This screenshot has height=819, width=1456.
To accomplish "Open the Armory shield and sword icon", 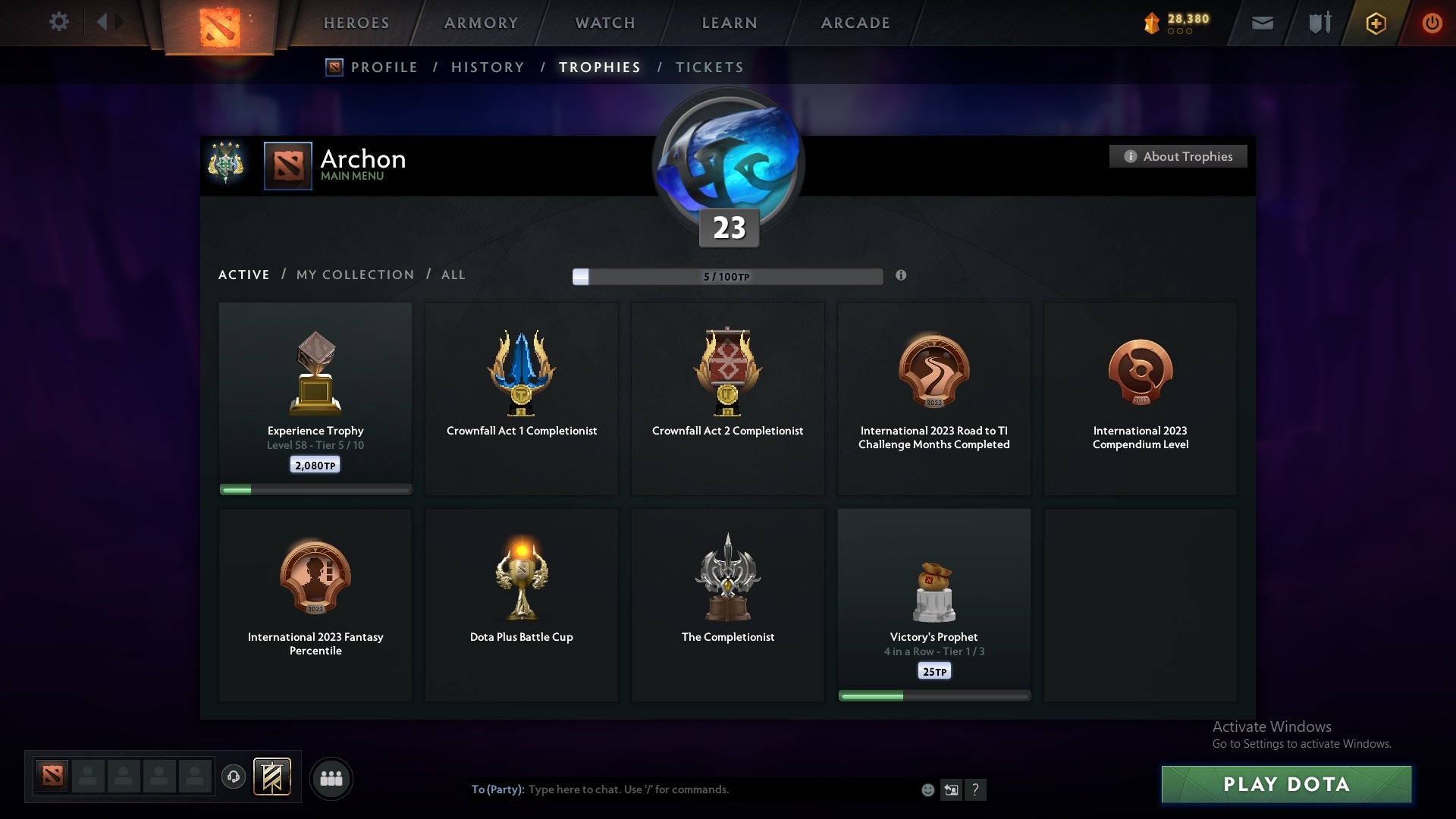I will [x=1319, y=23].
